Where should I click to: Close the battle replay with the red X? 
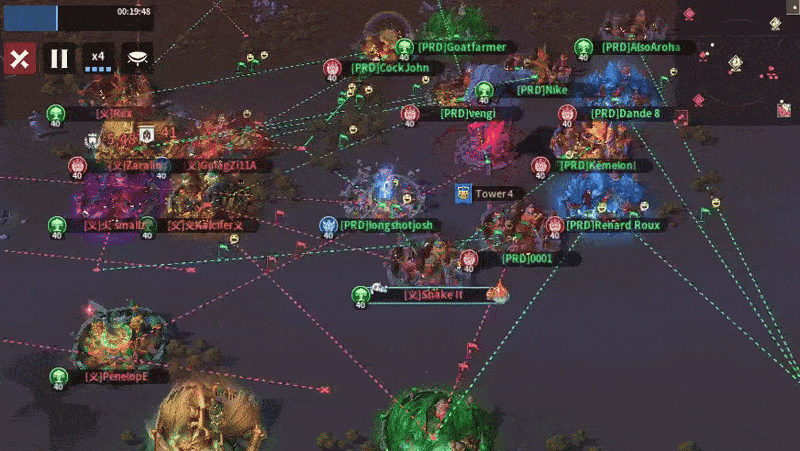(19, 57)
